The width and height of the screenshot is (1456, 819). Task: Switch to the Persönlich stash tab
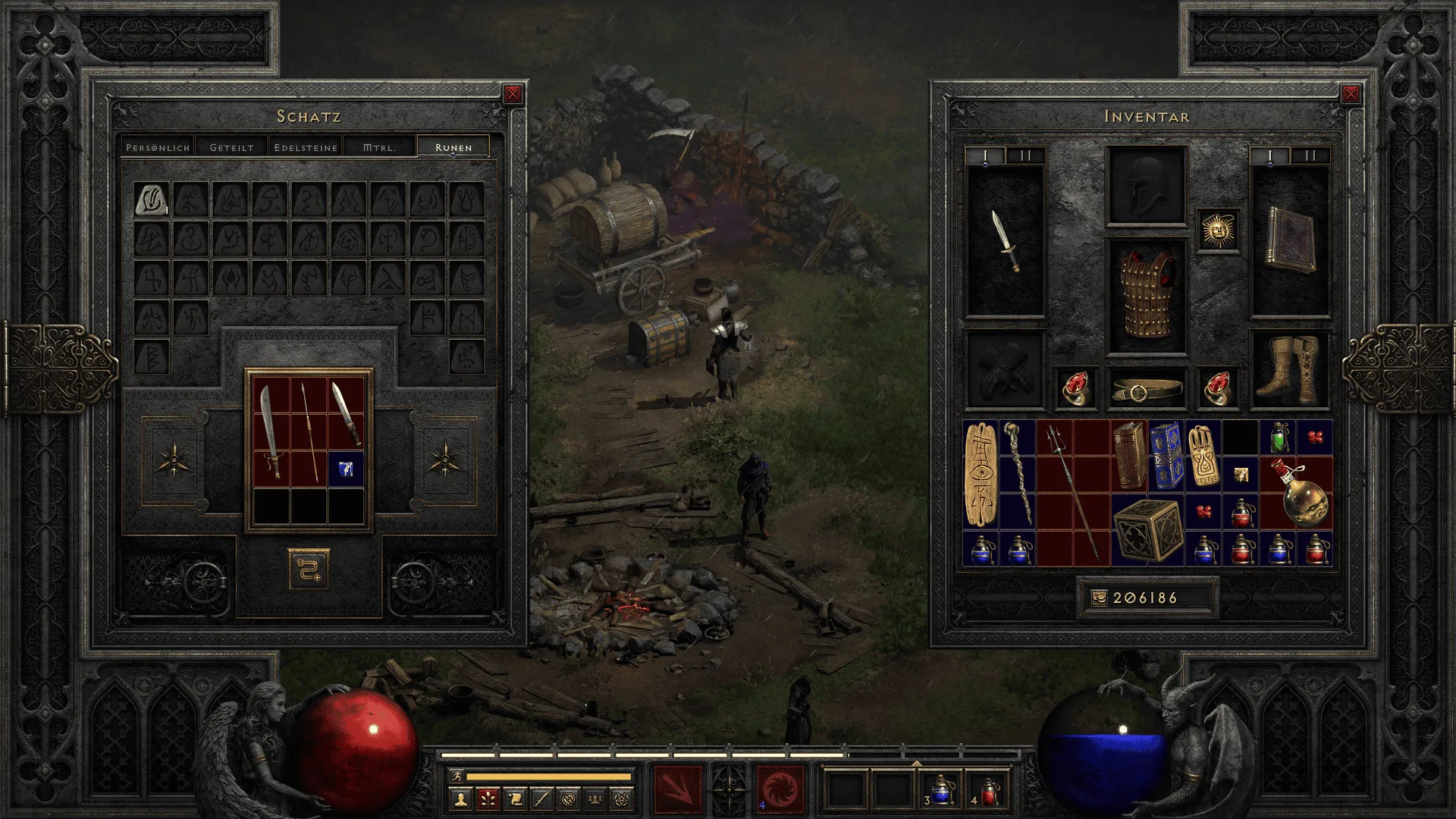click(x=158, y=147)
